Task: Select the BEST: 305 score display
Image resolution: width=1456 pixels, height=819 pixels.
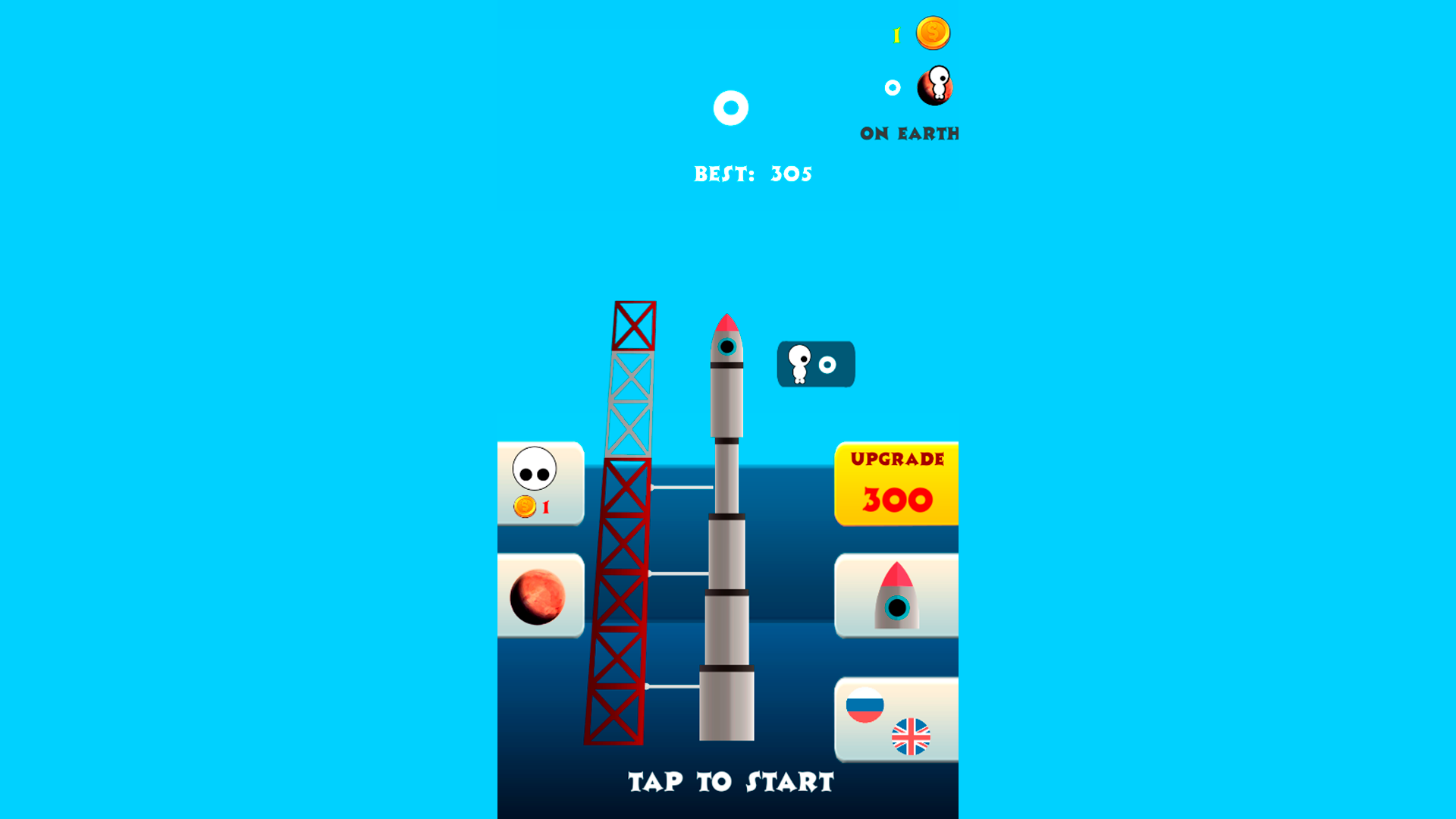Action: pos(754,173)
